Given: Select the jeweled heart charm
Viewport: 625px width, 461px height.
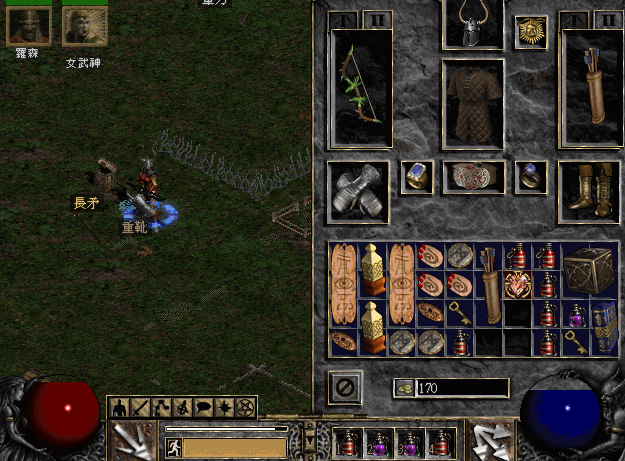Looking at the screenshot, I should tap(517, 284).
